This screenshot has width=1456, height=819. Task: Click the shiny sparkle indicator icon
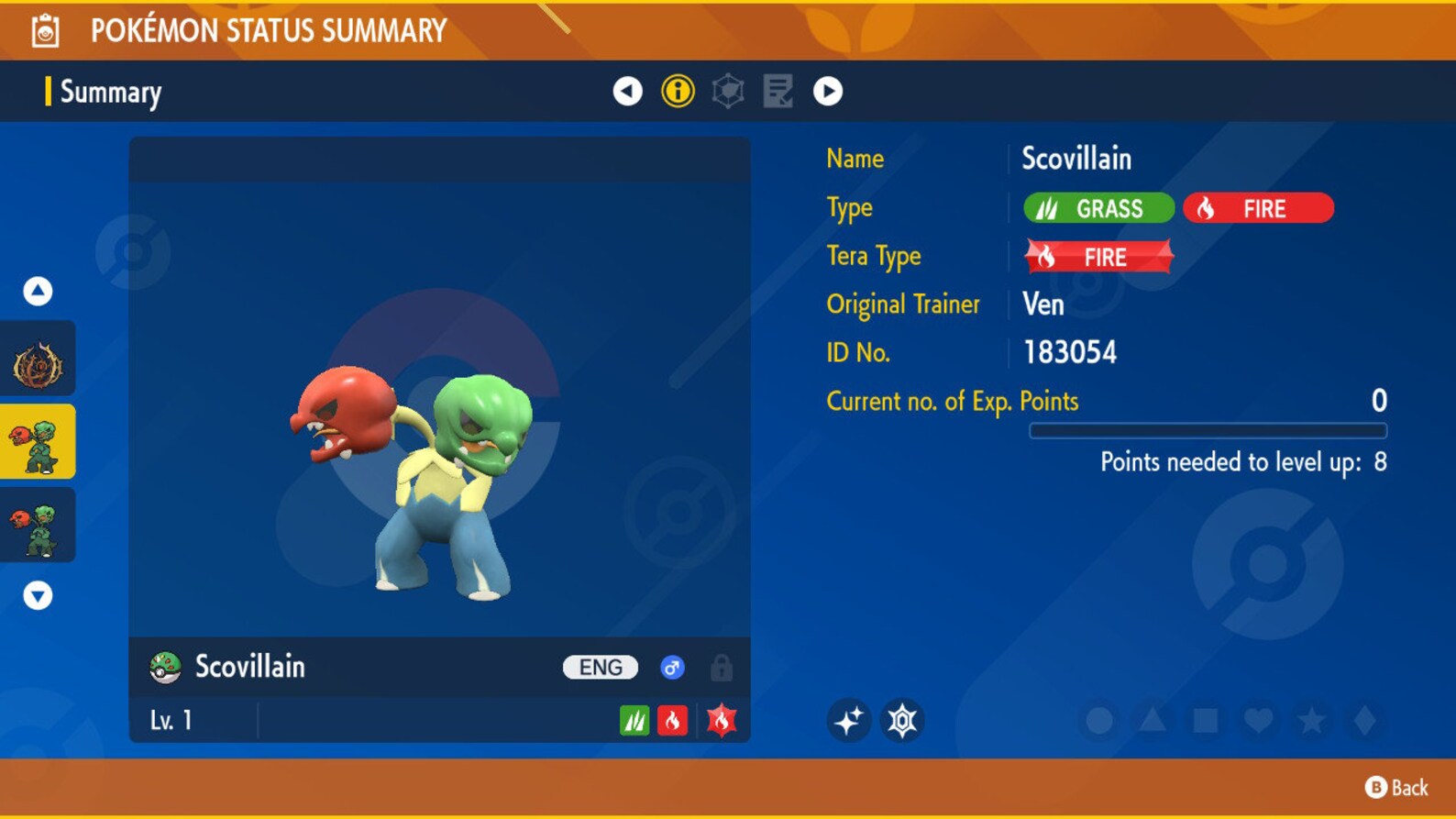click(x=849, y=720)
